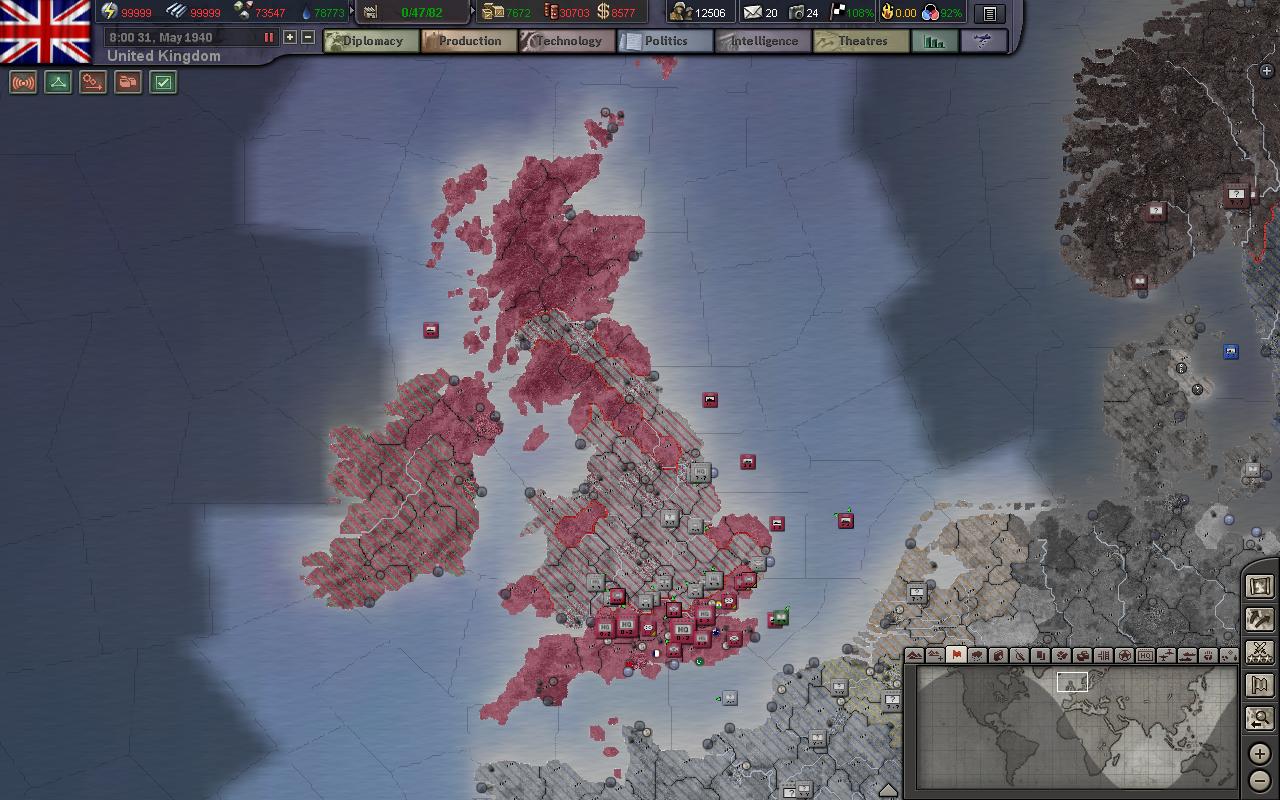The width and height of the screenshot is (1280, 800).
Task: Open the Intelligence tab
Action: 763,41
